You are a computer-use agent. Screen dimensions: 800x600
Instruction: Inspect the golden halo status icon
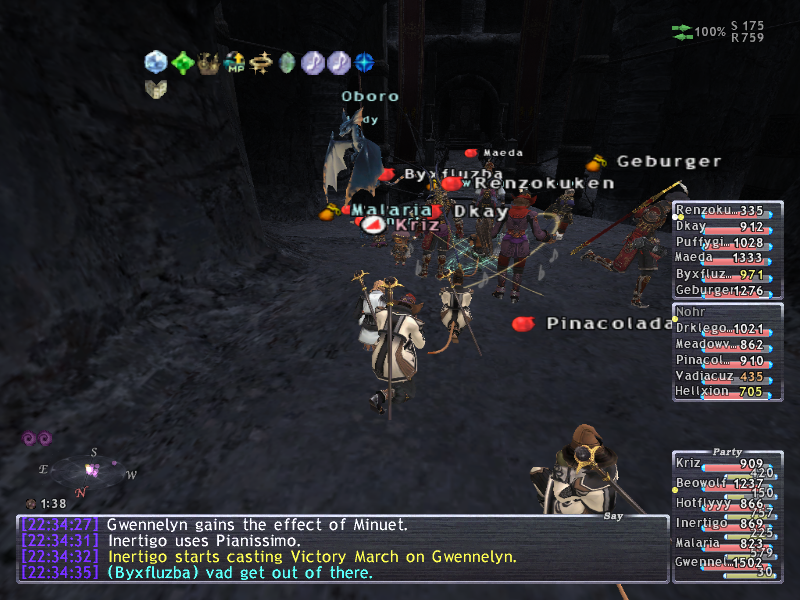pyautogui.click(x=262, y=63)
